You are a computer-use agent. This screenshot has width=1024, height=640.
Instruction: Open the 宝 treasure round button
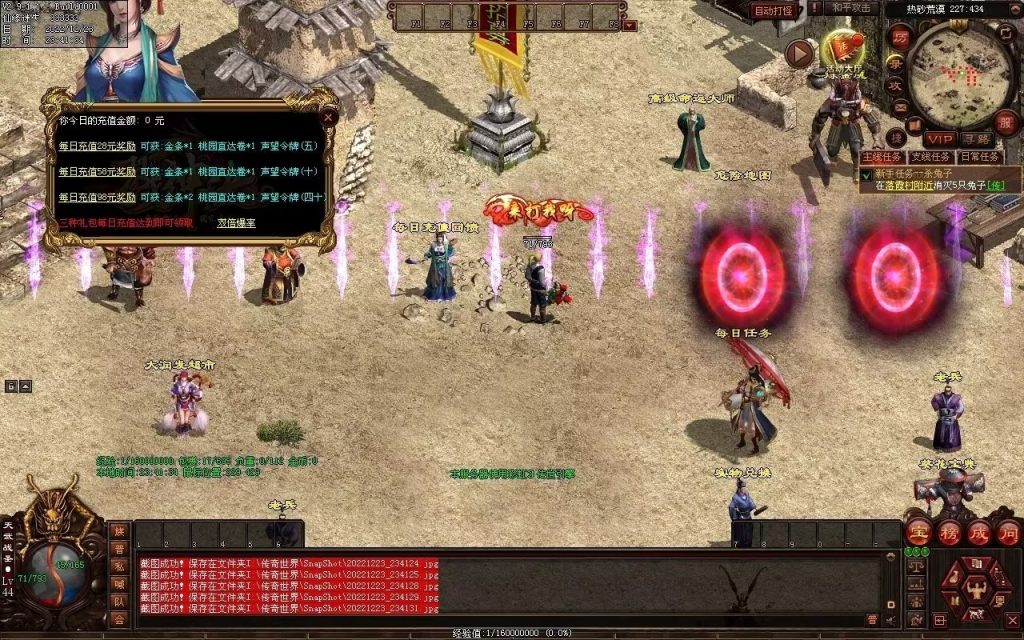coord(918,532)
